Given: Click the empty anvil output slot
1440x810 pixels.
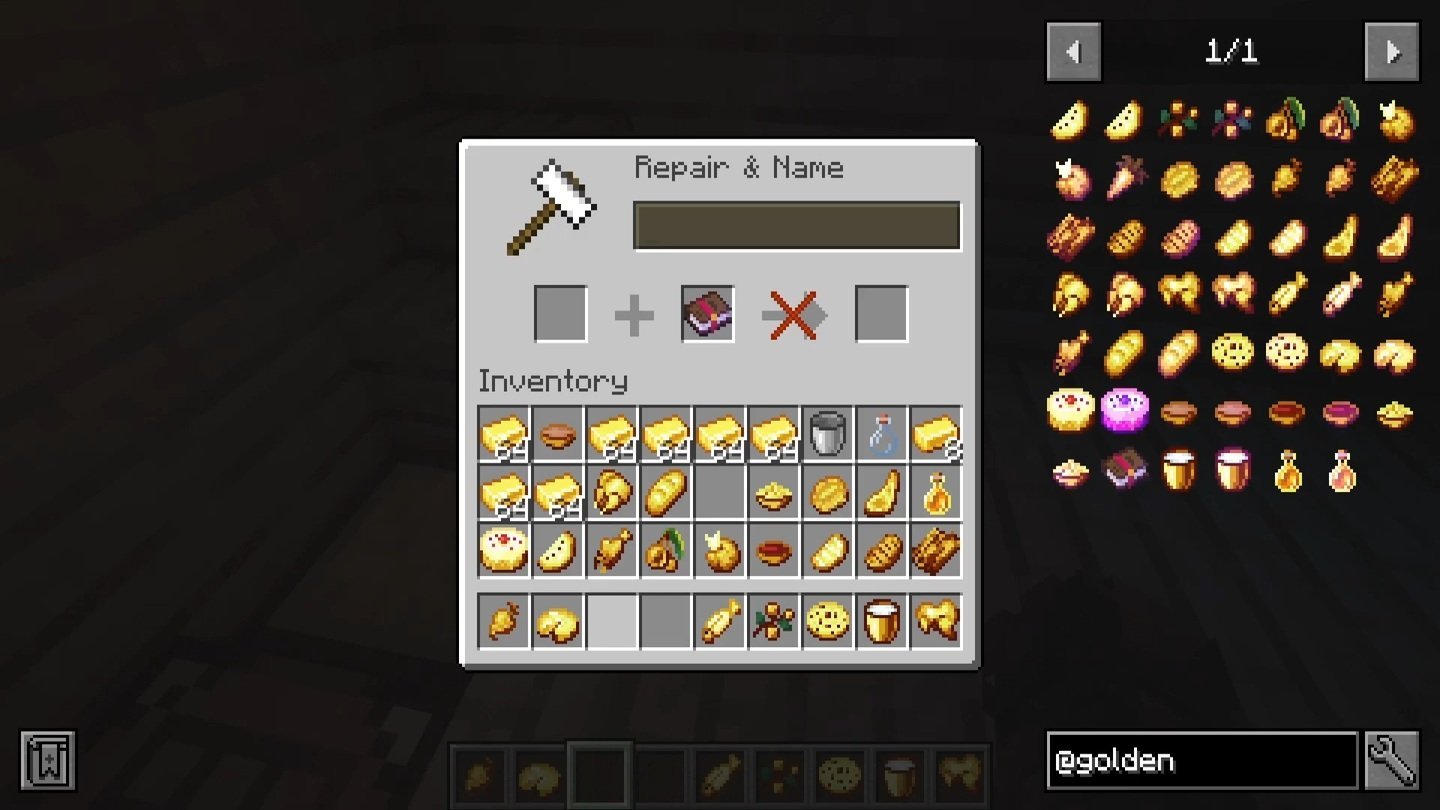Looking at the screenshot, I should pyautogui.click(x=882, y=314).
